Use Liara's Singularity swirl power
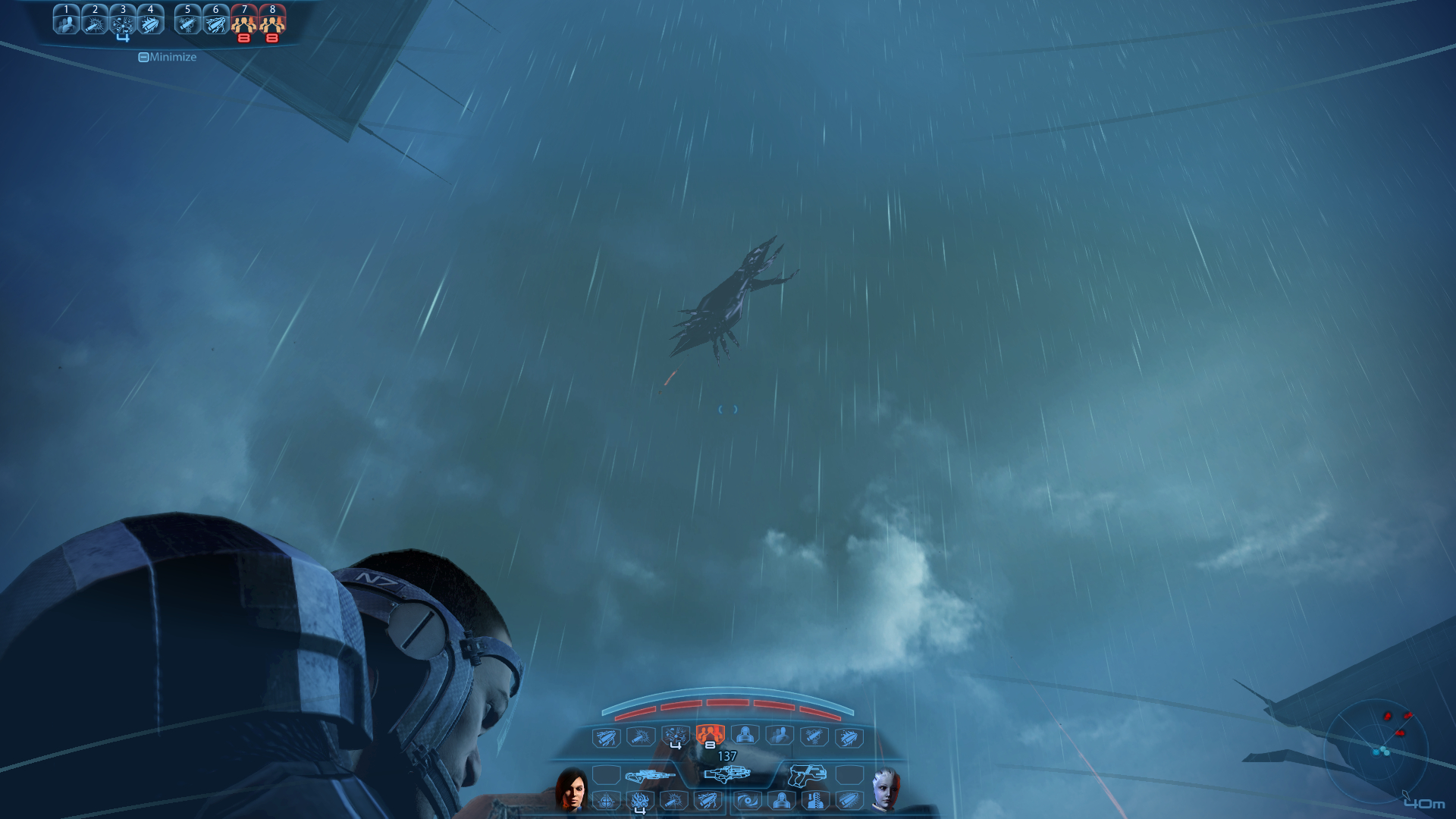 (748, 801)
